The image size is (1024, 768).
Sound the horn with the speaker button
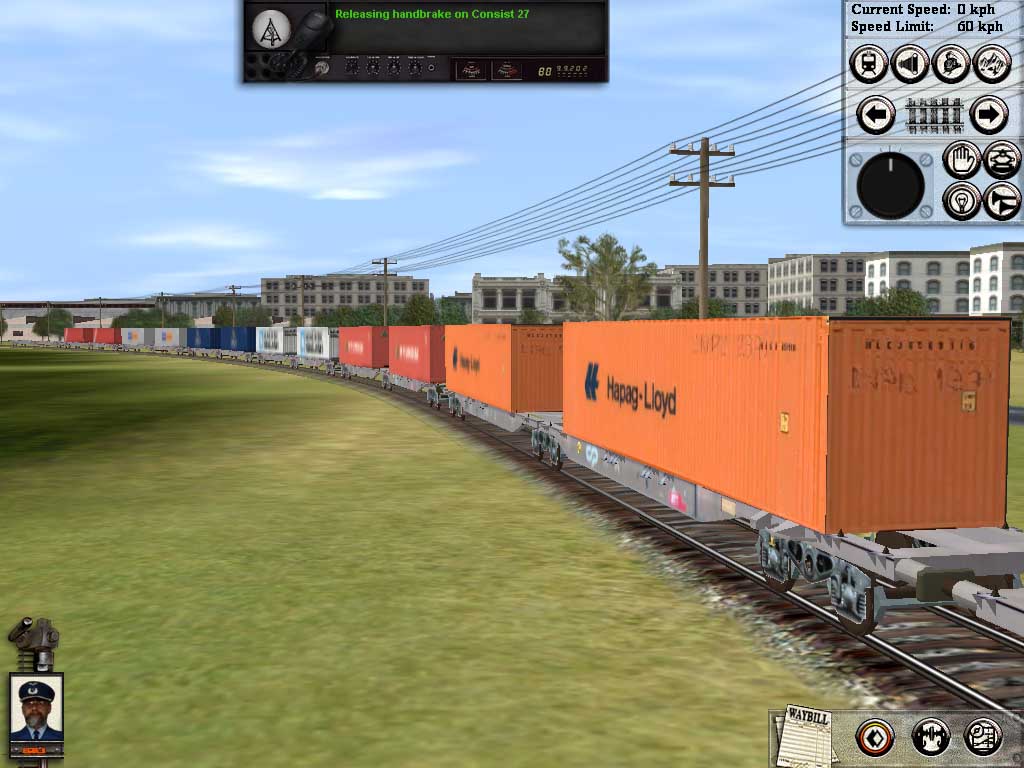[910, 65]
